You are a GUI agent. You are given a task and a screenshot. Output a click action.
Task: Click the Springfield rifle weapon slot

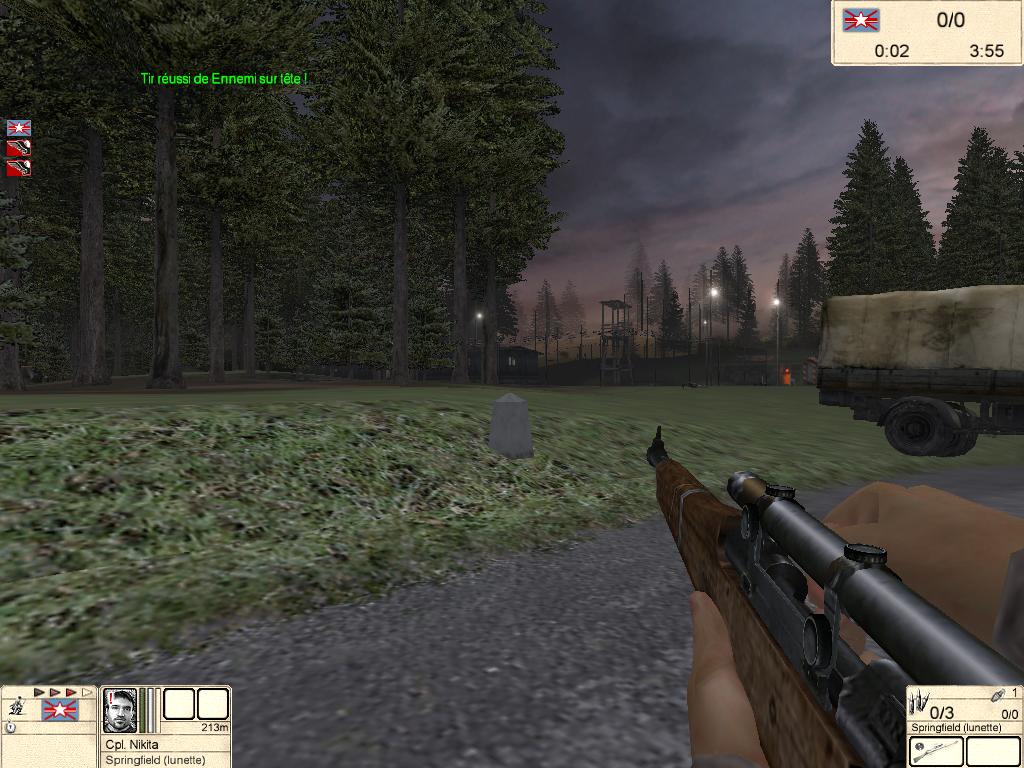[x=937, y=751]
